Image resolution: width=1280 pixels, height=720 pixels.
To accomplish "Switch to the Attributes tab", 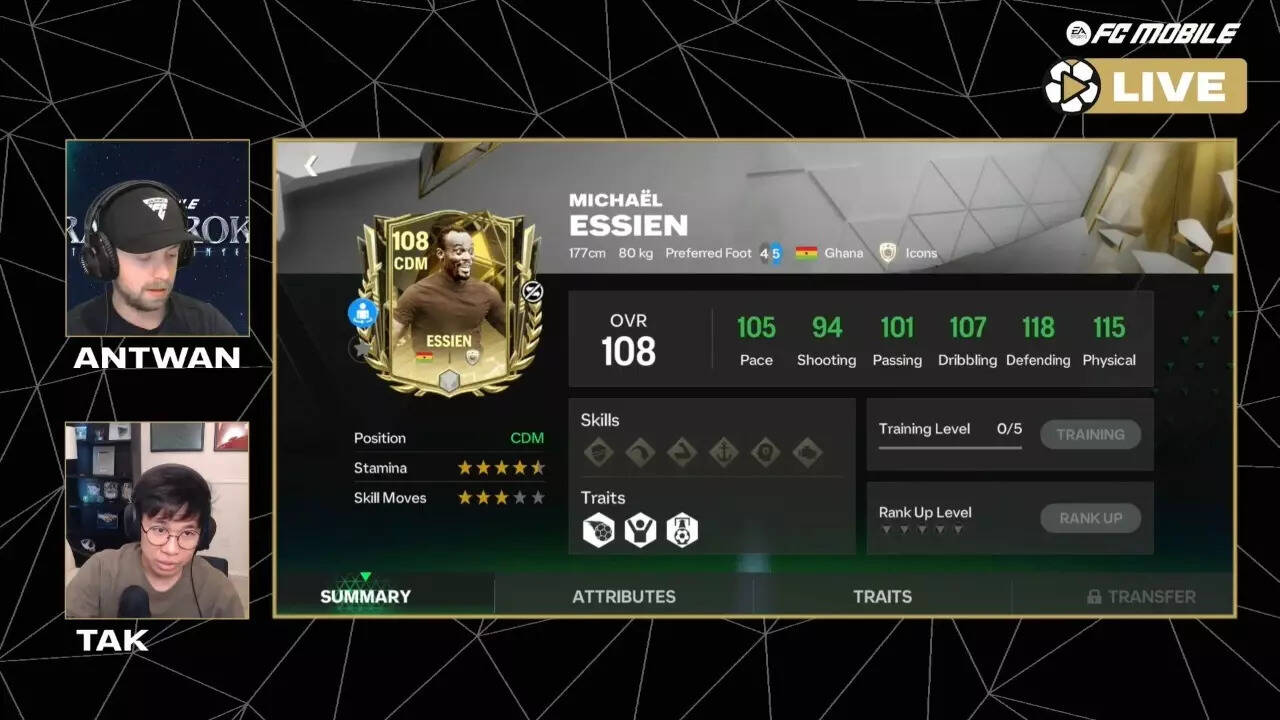I will pos(623,596).
